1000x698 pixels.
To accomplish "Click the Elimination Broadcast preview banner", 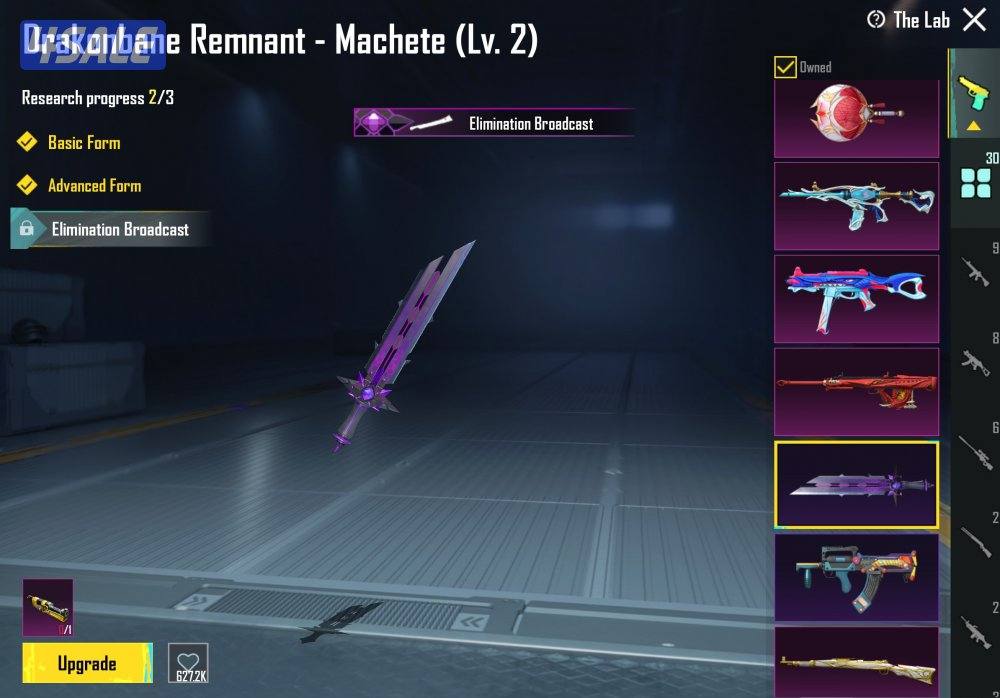I will [494, 123].
